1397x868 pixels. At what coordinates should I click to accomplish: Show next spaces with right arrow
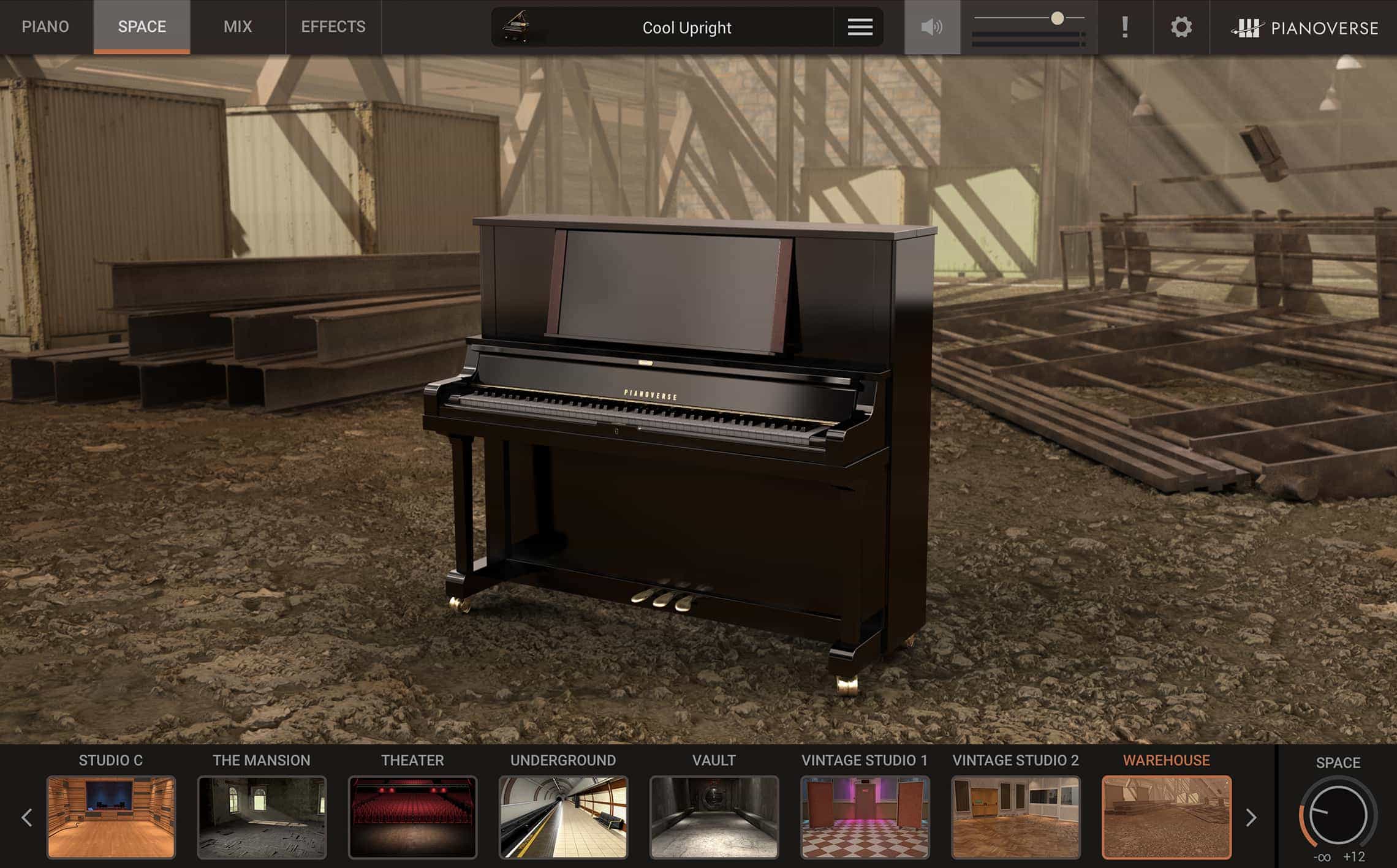coord(1251,817)
